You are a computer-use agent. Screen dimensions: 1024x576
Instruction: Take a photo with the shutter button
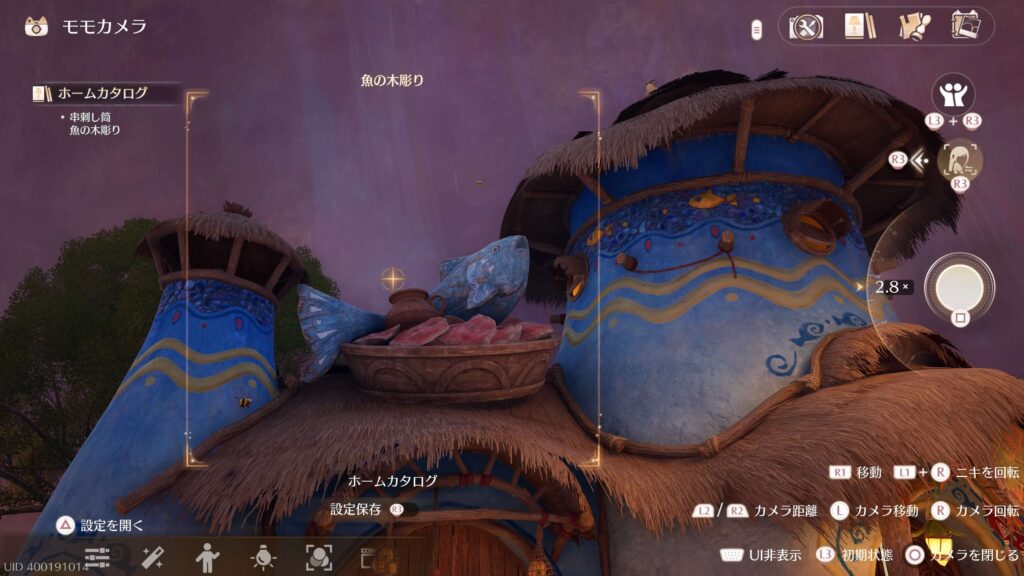(959, 287)
